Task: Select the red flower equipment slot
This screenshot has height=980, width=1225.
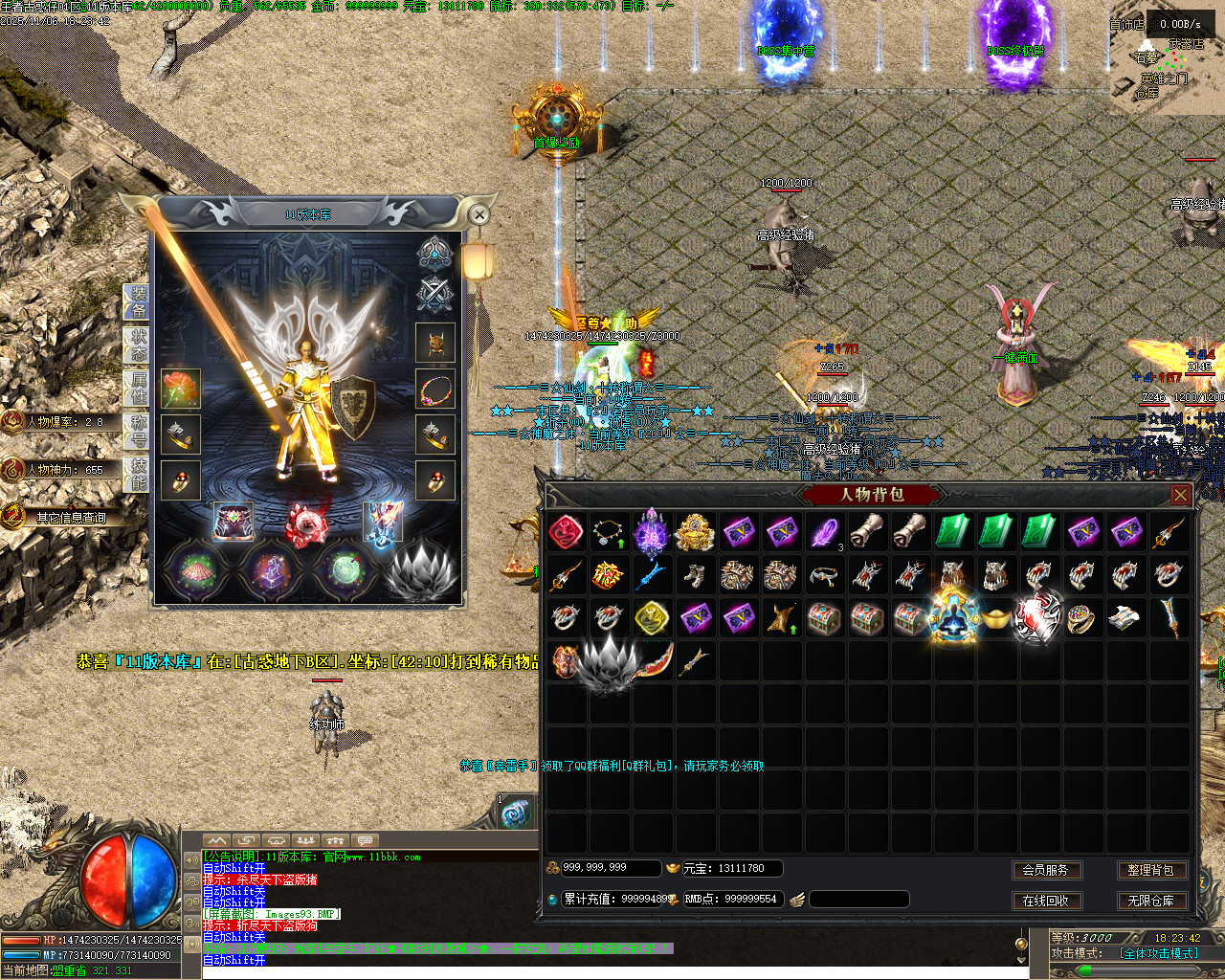Action: (x=180, y=390)
